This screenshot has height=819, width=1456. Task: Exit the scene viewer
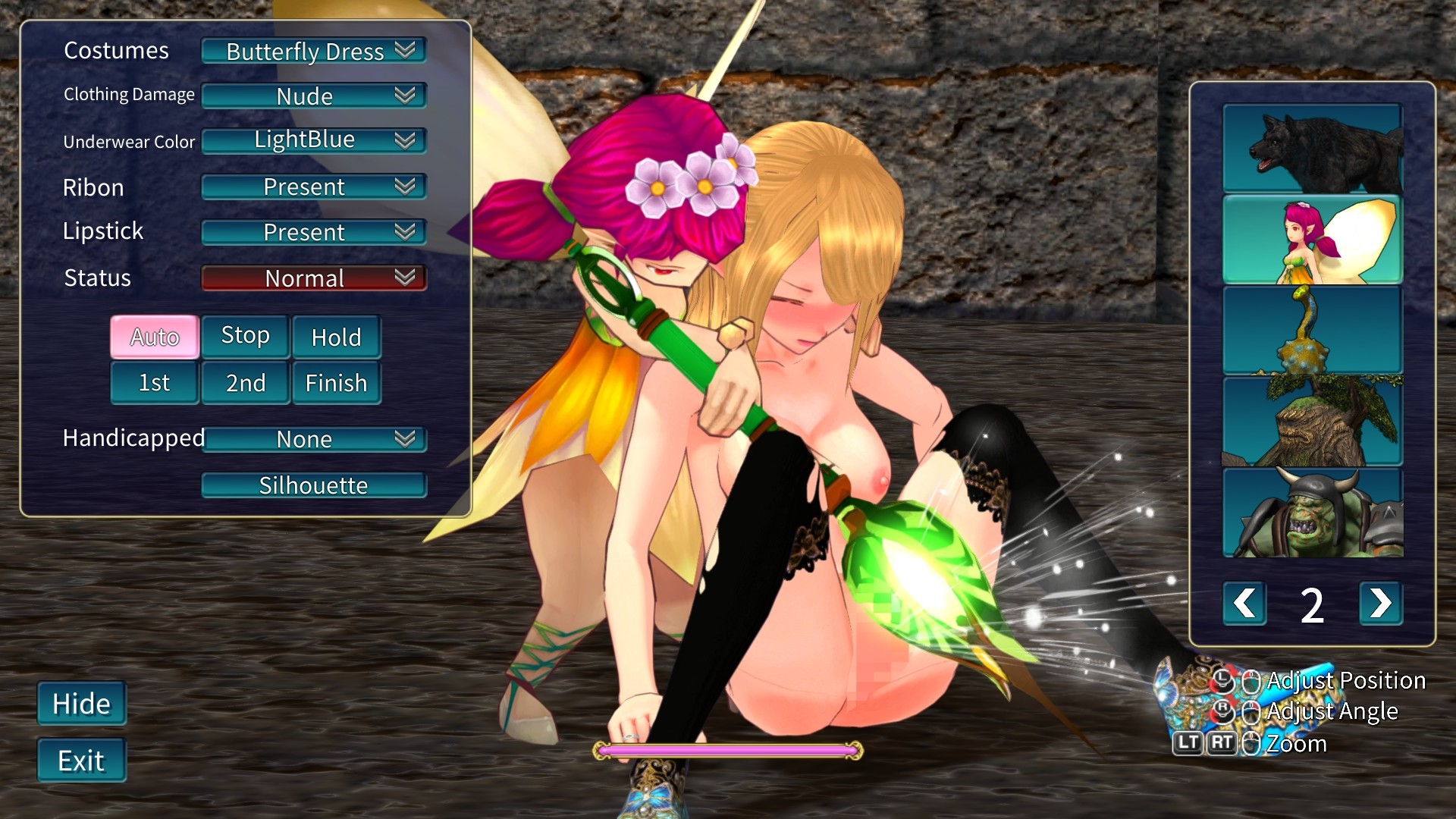click(82, 761)
